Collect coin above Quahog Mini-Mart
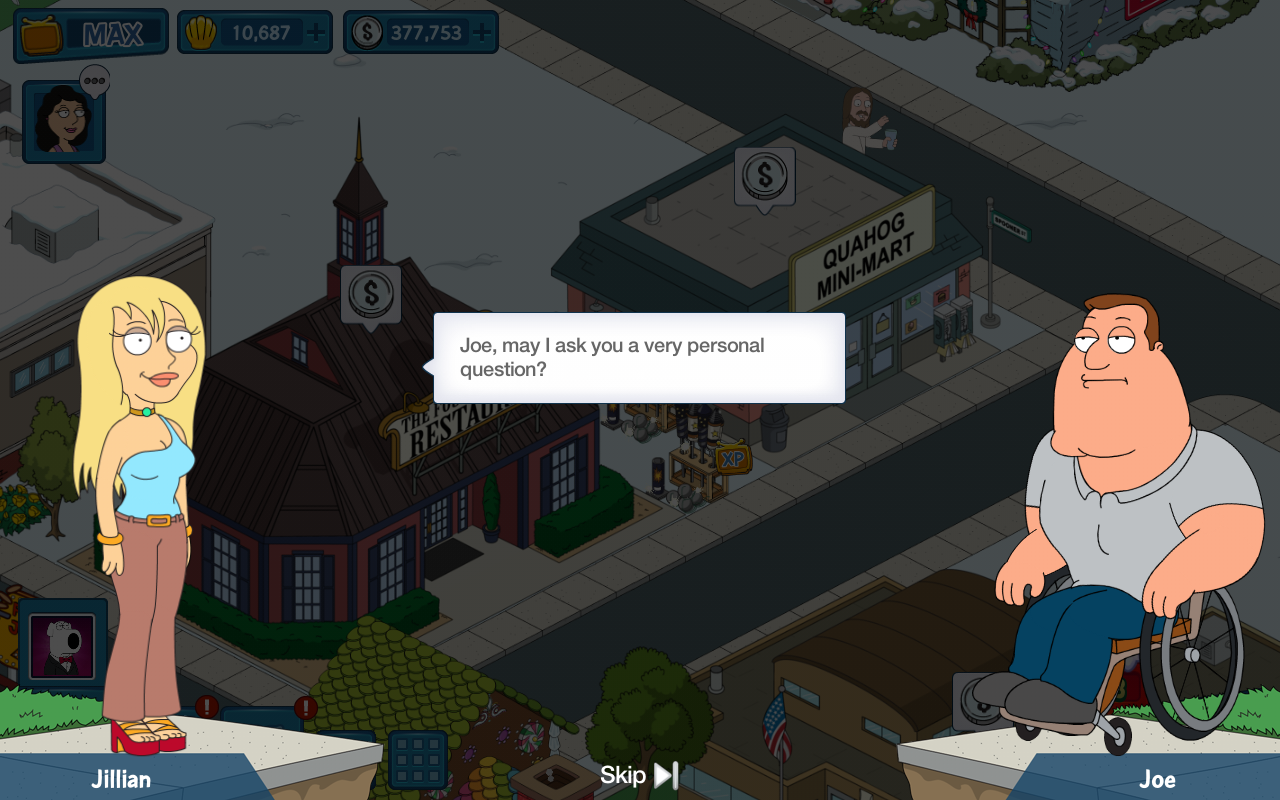The image size is (1280, 800). pos(765,177)
